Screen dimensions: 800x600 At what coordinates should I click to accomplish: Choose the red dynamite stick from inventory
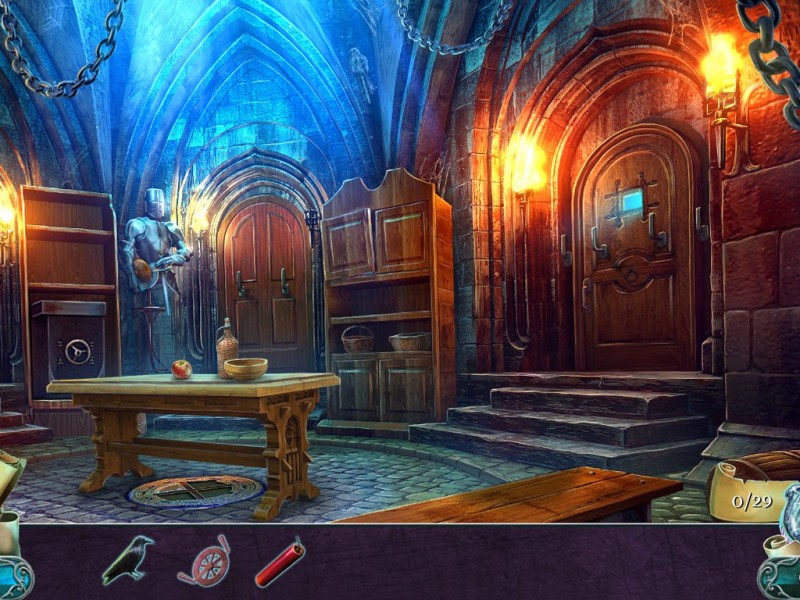[279, 562]
